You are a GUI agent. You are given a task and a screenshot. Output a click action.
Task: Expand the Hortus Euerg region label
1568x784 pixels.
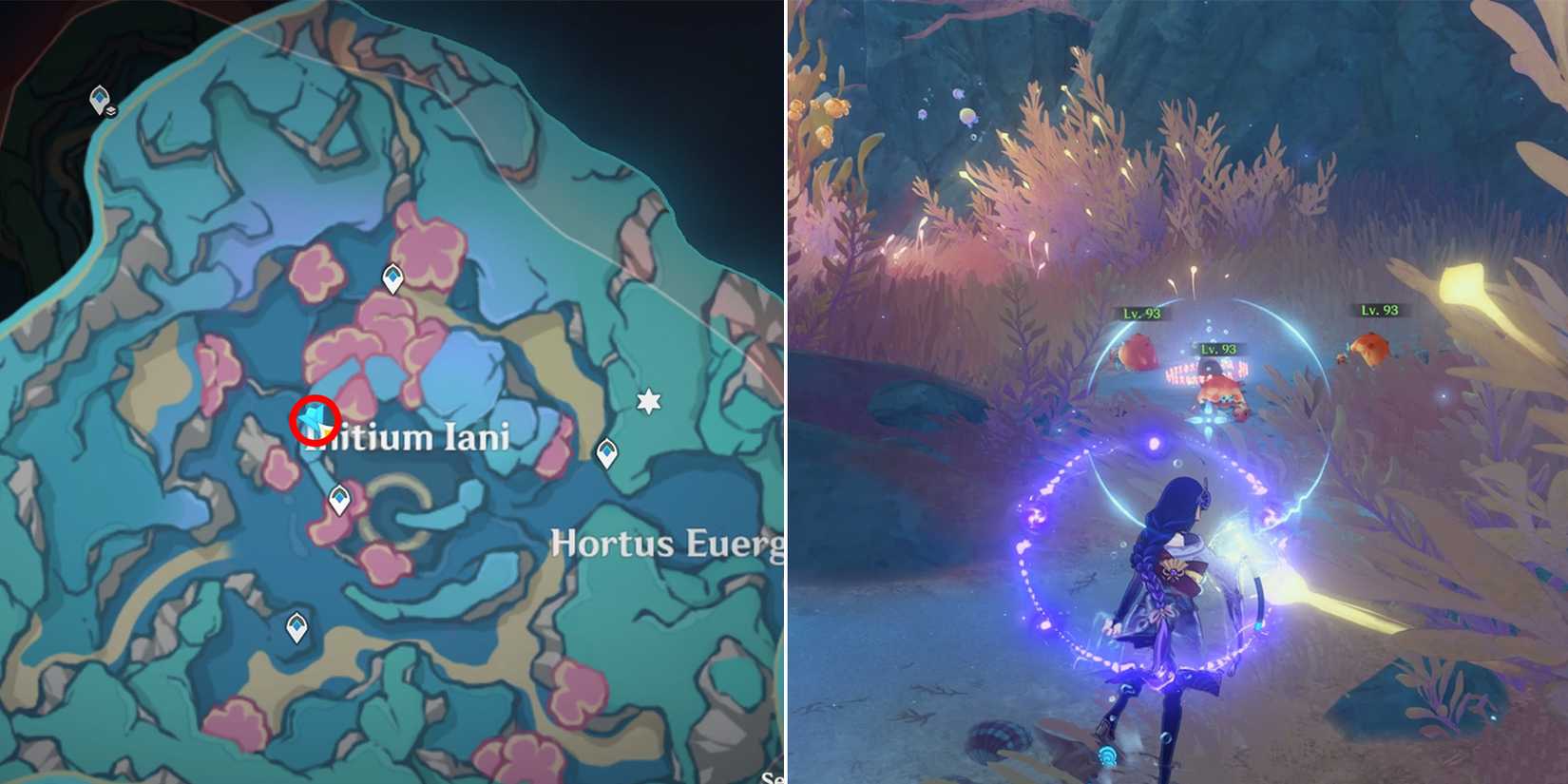[665, 542]
